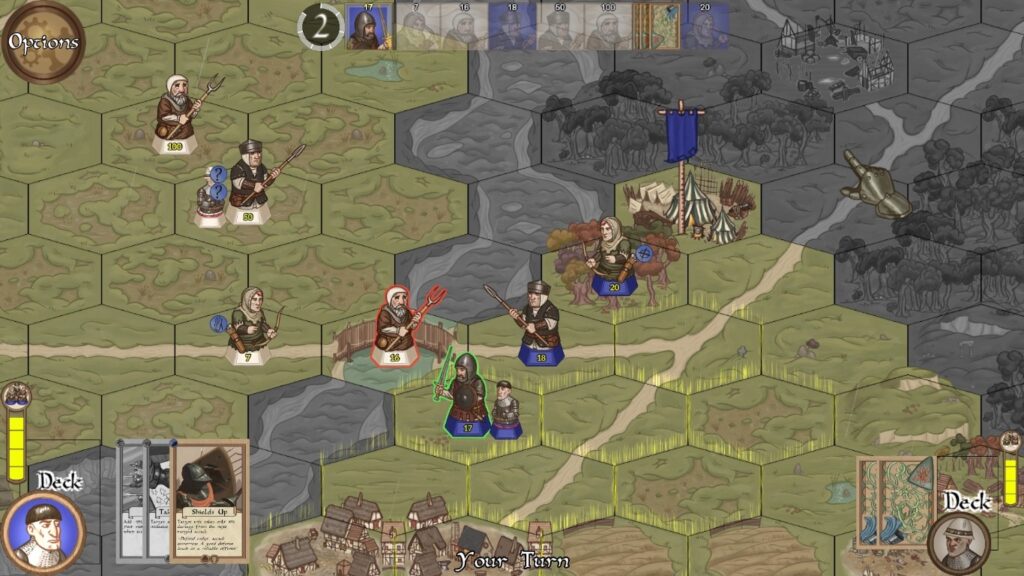The height and width of the screenshot is (576, 1024).
Task: Select the turn order portrait numbered 100
Action: coord(607,27)
